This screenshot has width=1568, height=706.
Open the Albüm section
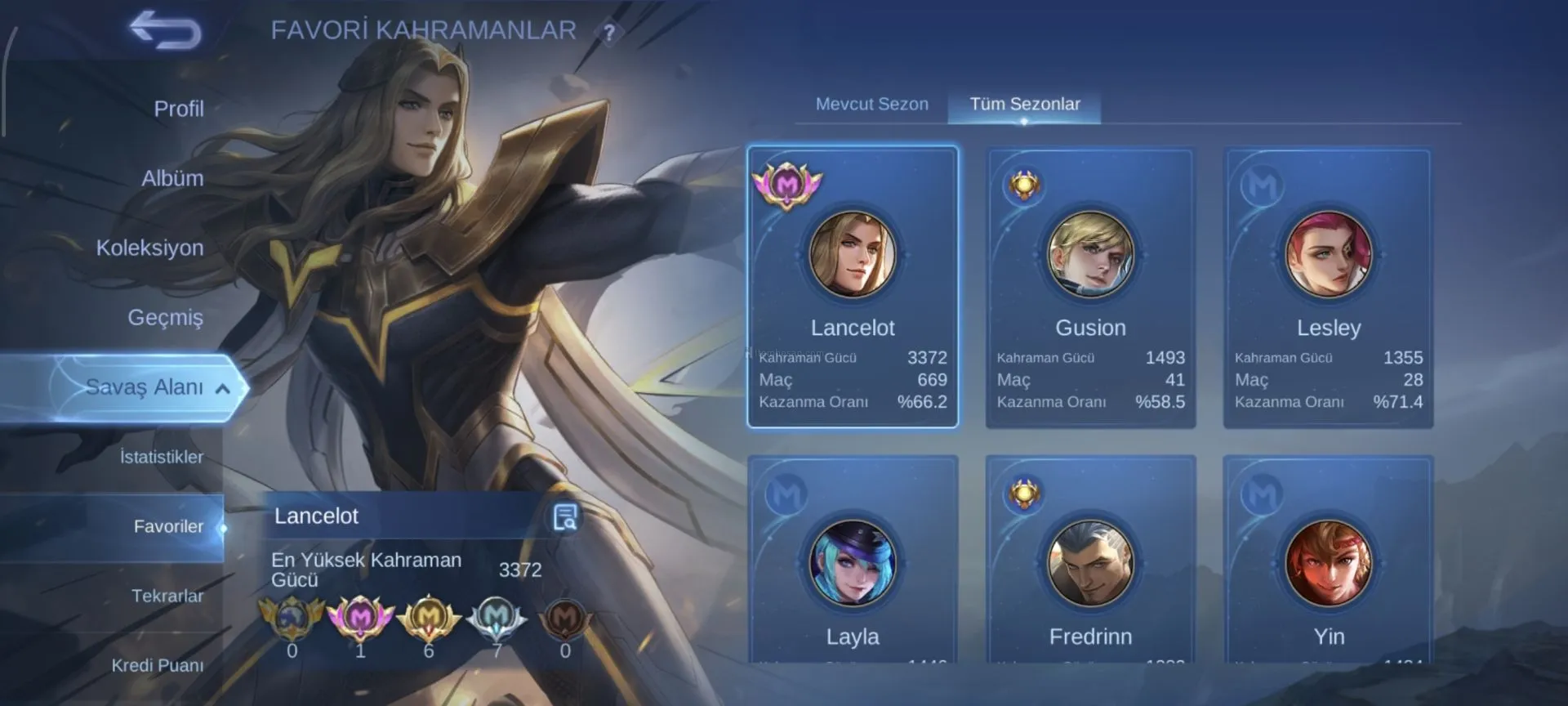[x=172, y=178]
